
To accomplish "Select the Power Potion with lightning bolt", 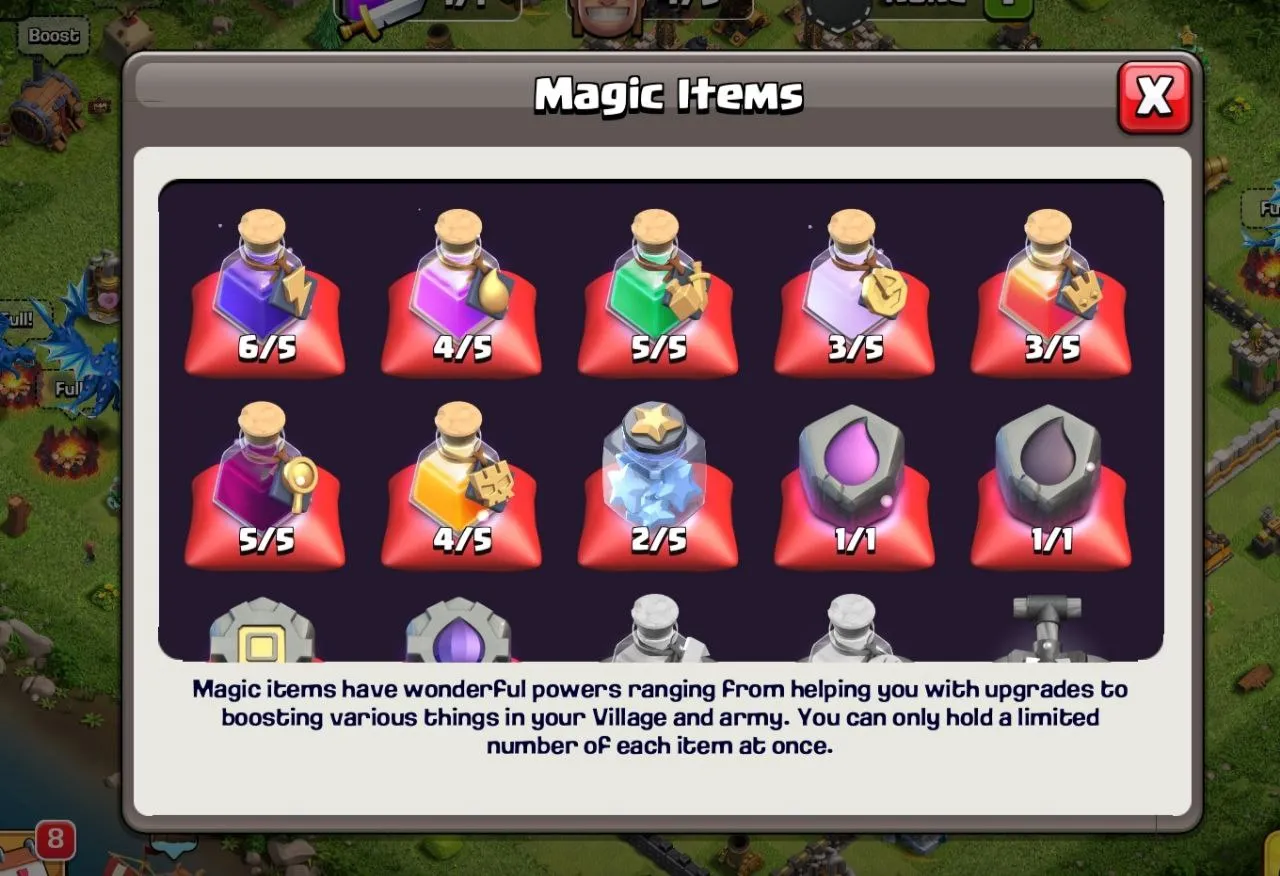I will (265, 290).
